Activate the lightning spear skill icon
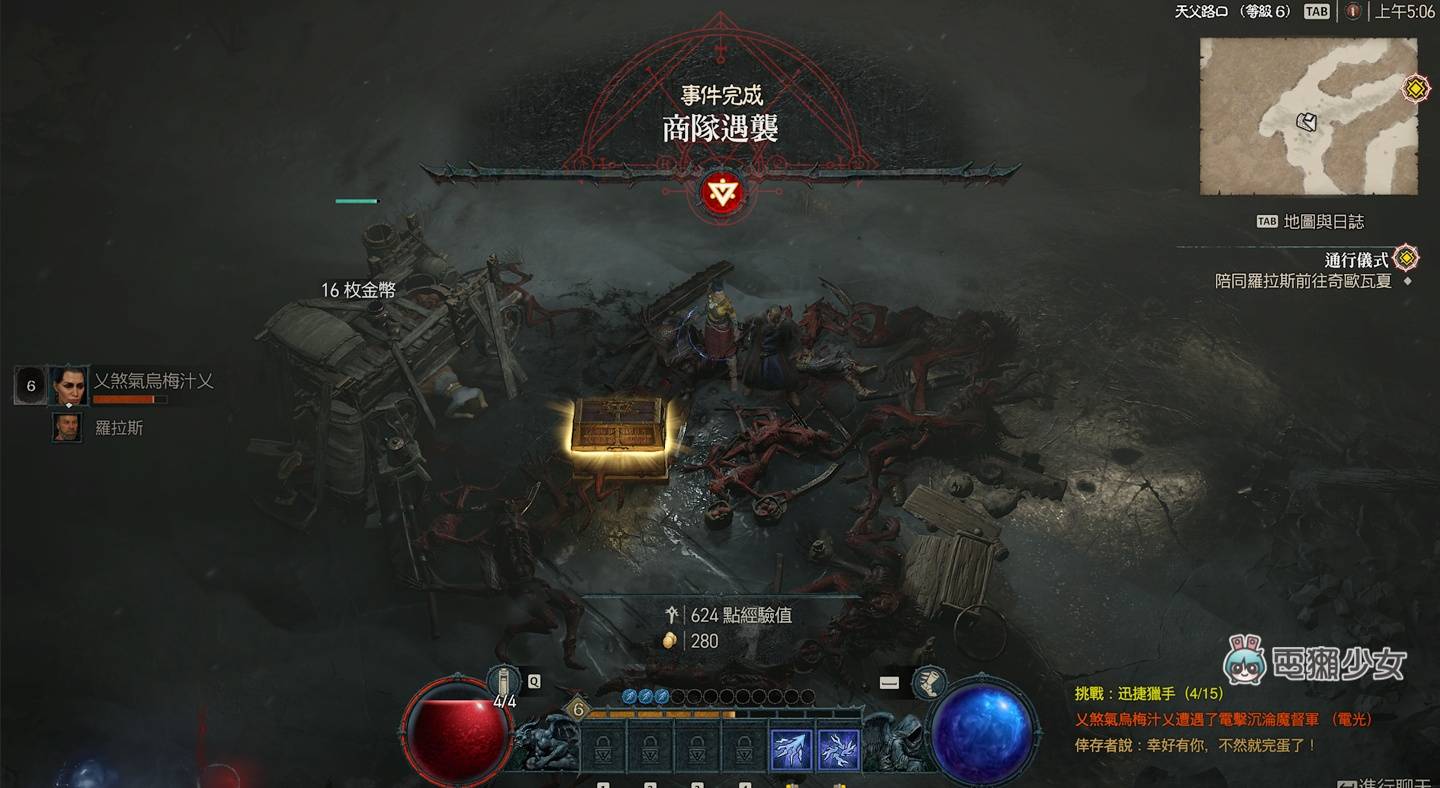The height and width of the screenshot is (788, 1440). 790,749
